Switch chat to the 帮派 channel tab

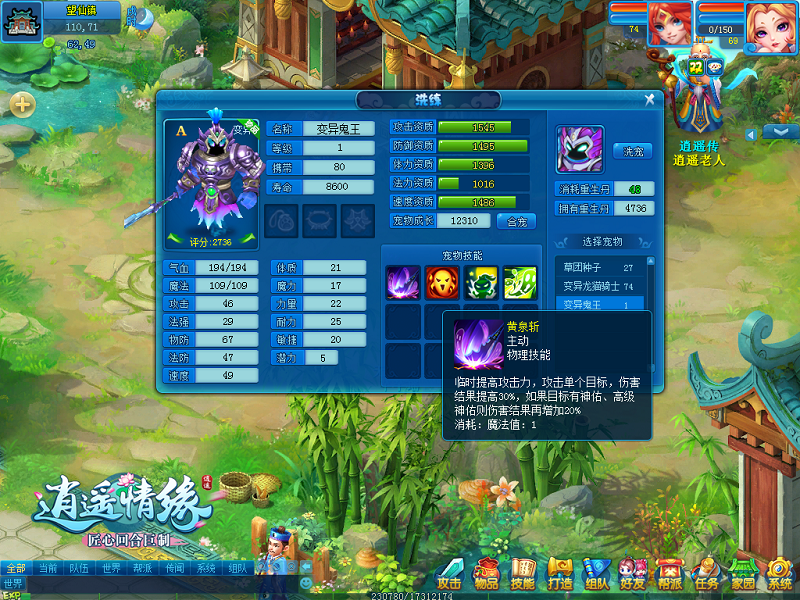click(143, 568)
